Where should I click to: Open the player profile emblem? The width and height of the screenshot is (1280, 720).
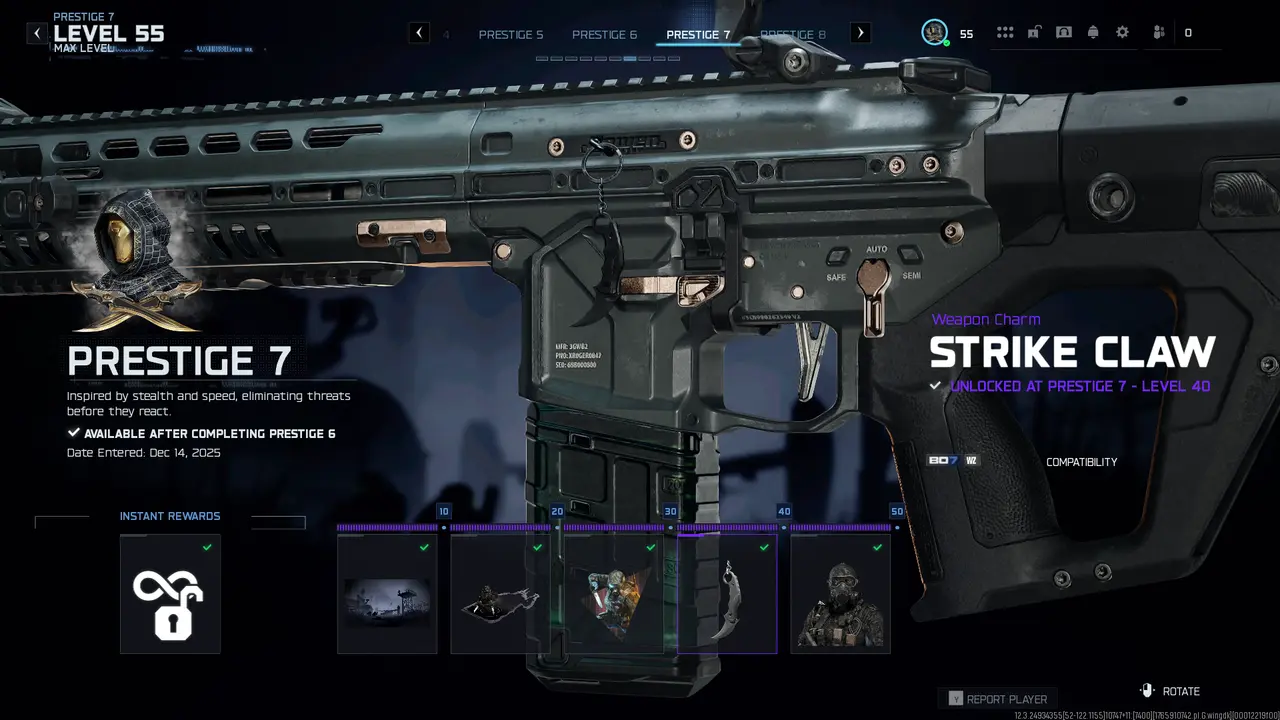(x=934, y=33)
